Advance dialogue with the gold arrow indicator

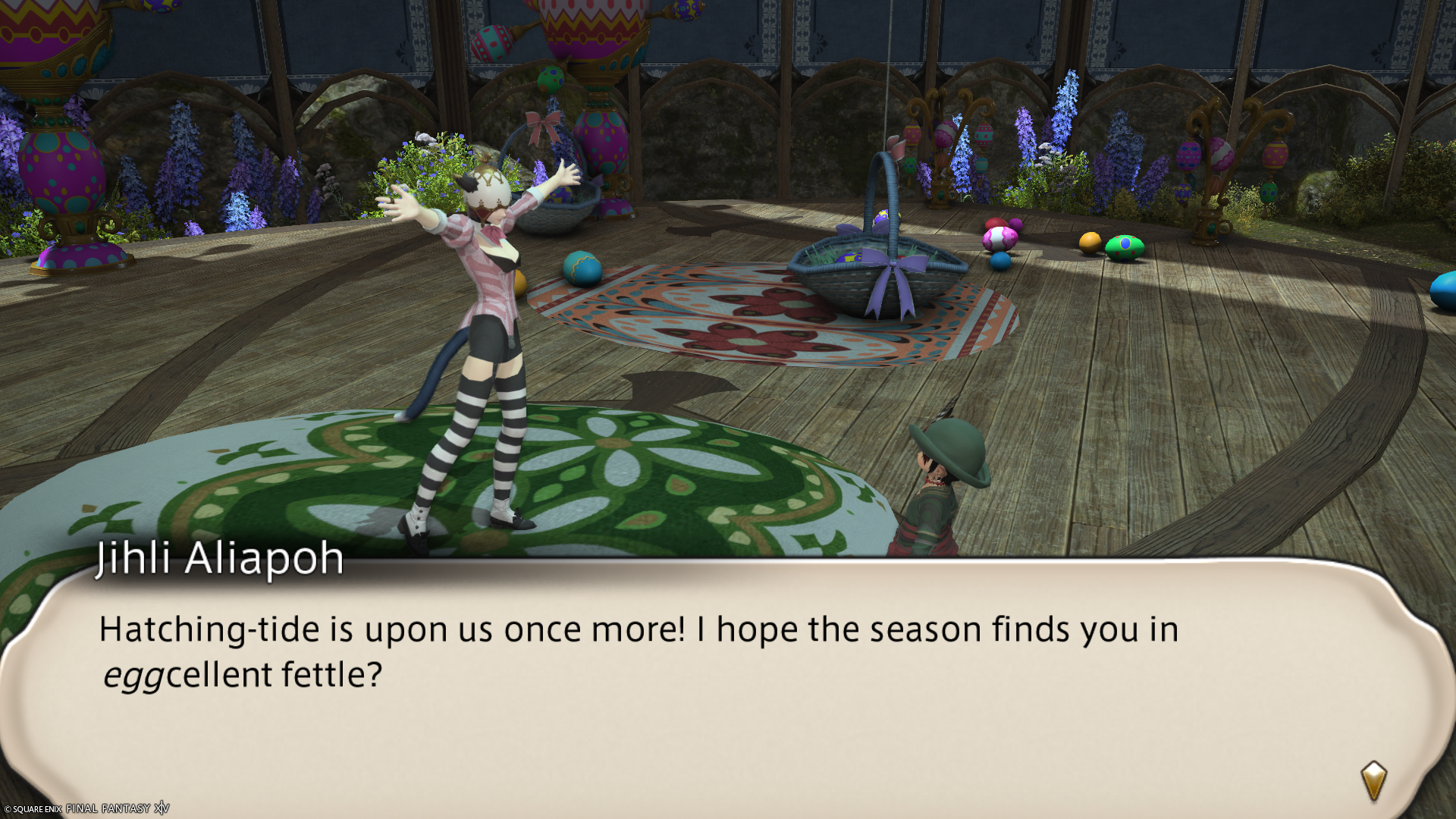click(1373, 781)
